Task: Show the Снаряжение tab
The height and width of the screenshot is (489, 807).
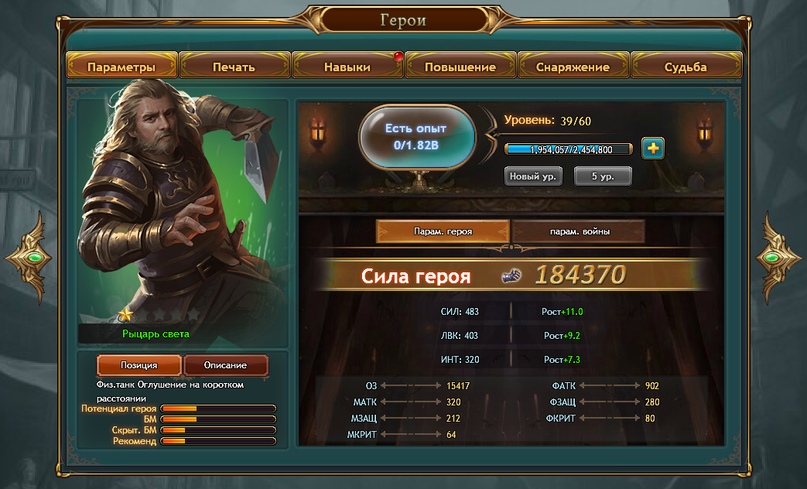Action: pos(572,67)
